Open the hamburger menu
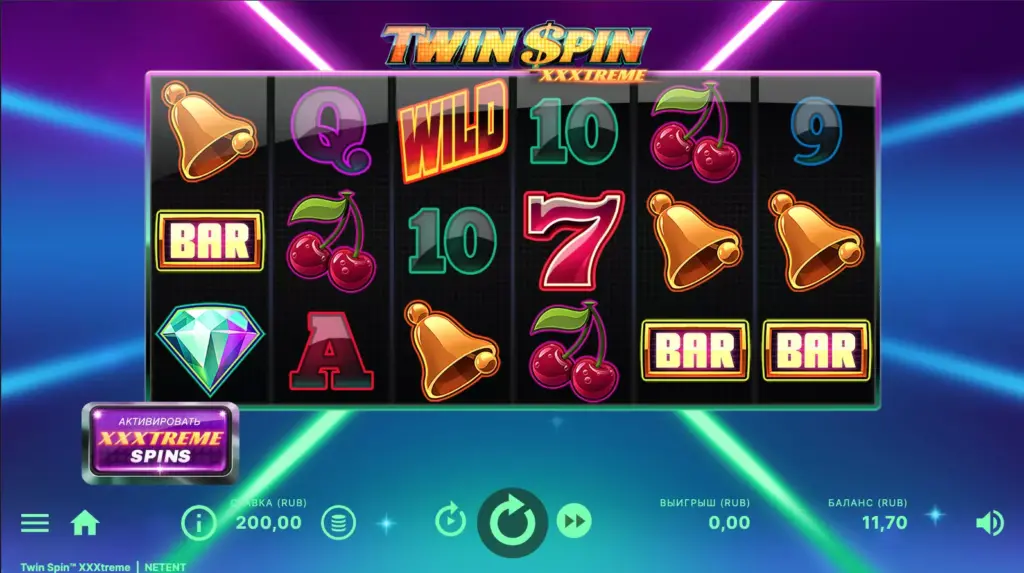Viewport: 1024px width, 573px height. pyautogui.click(x=35, y=522)
